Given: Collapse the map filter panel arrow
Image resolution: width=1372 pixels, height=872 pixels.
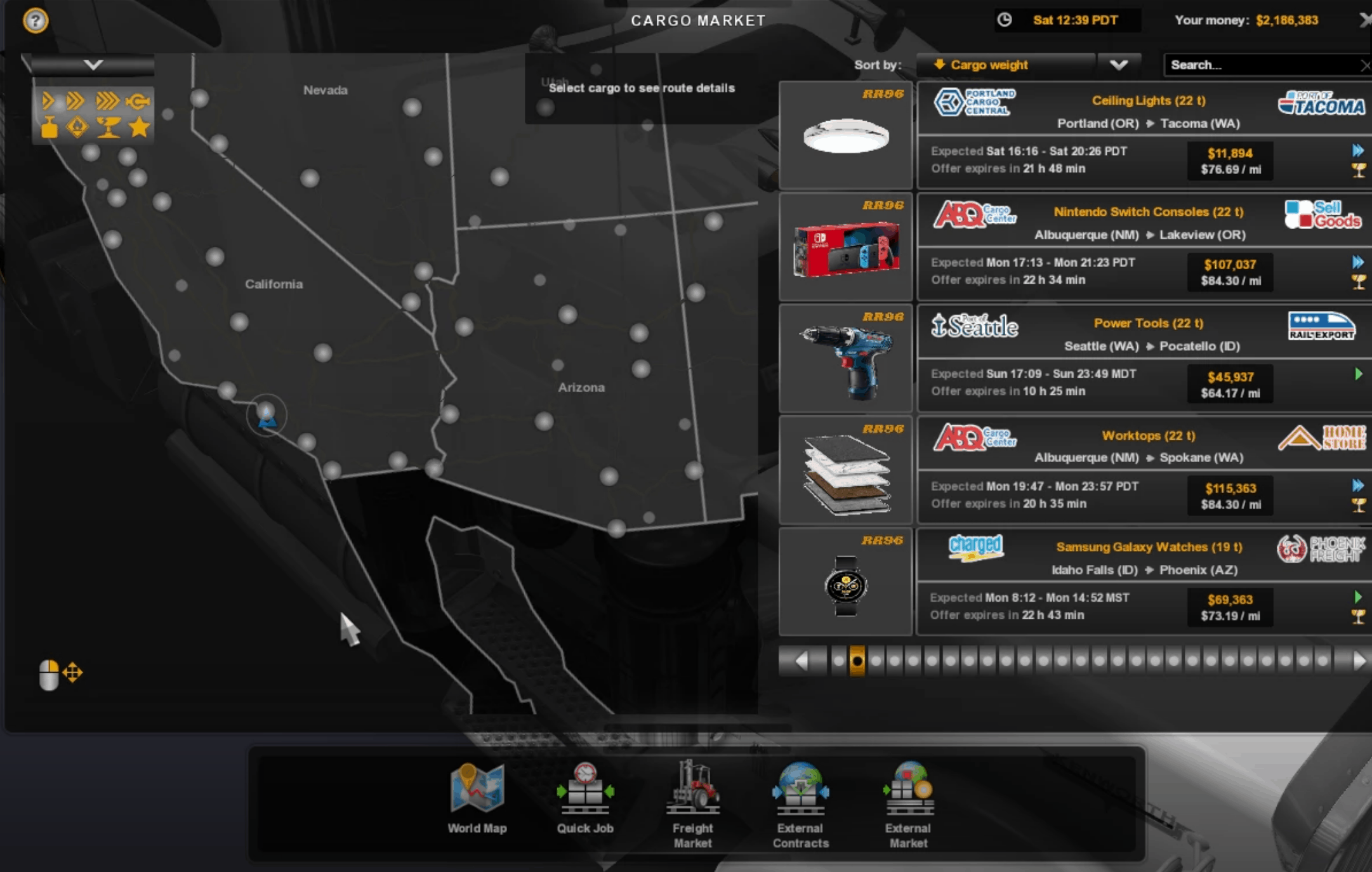Looking at the screenshot, I should tap(93, 65).
